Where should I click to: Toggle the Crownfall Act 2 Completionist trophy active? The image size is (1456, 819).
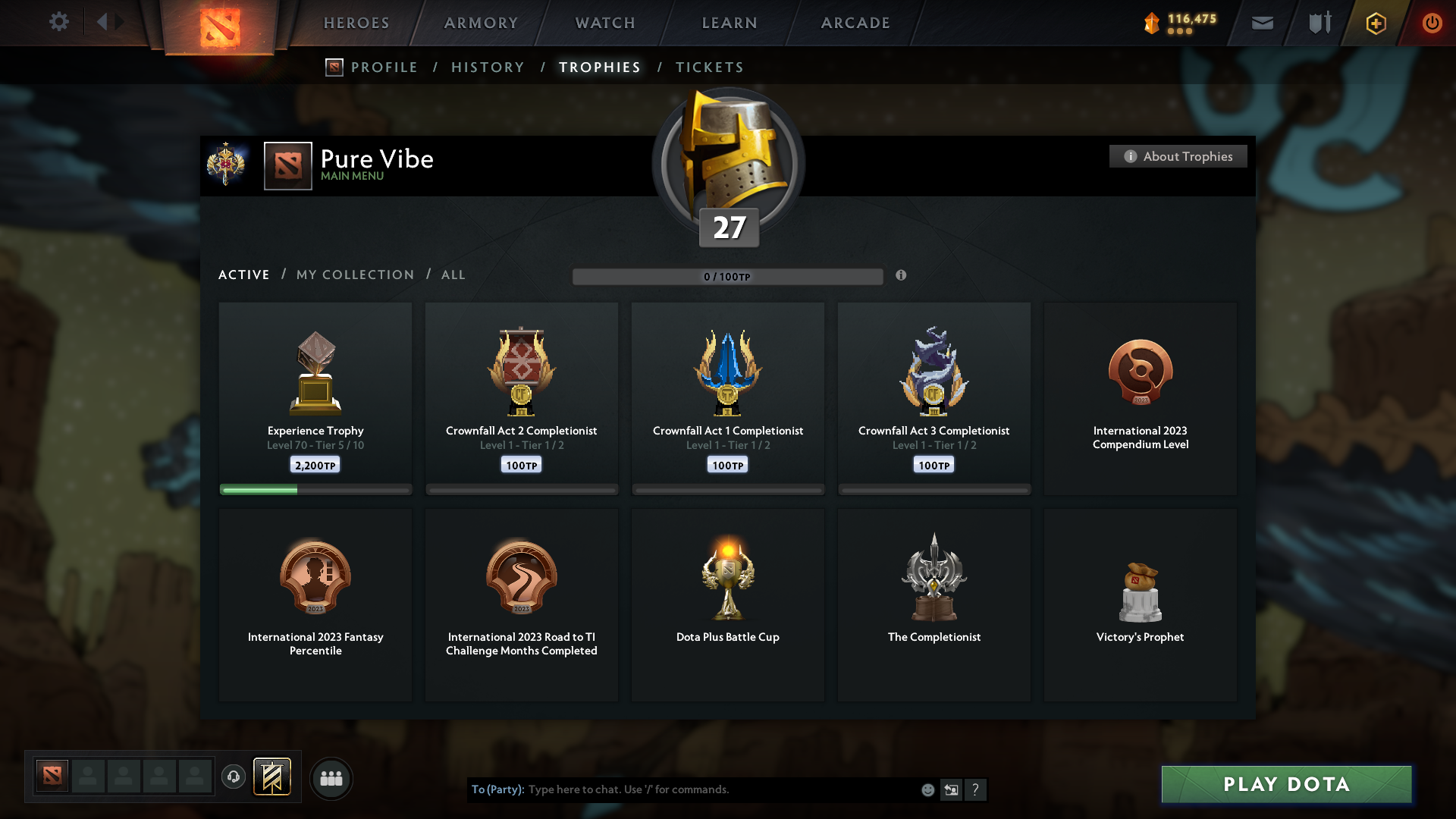pos(522,398)
